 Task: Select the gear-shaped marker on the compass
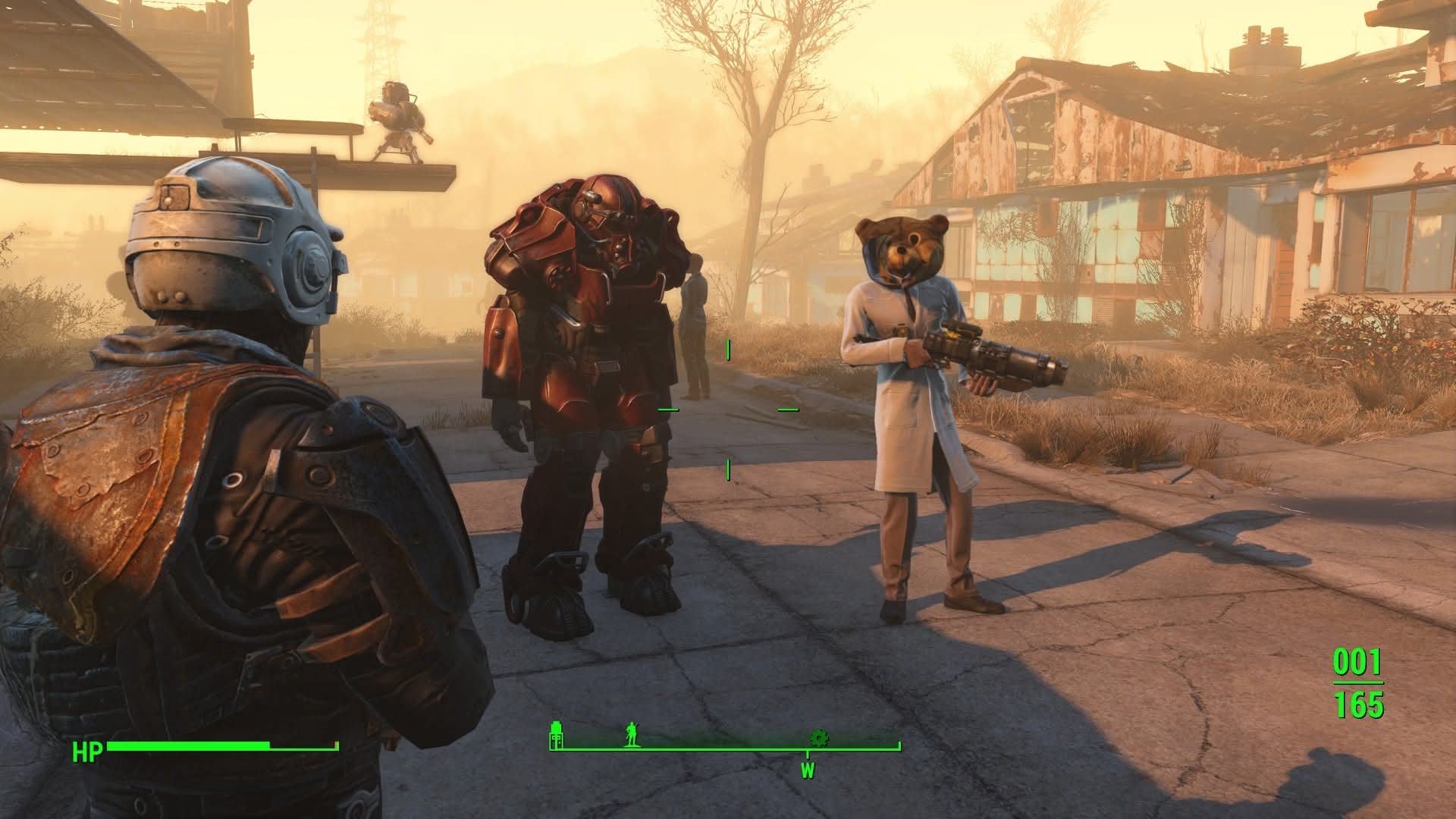coord(818,737)
